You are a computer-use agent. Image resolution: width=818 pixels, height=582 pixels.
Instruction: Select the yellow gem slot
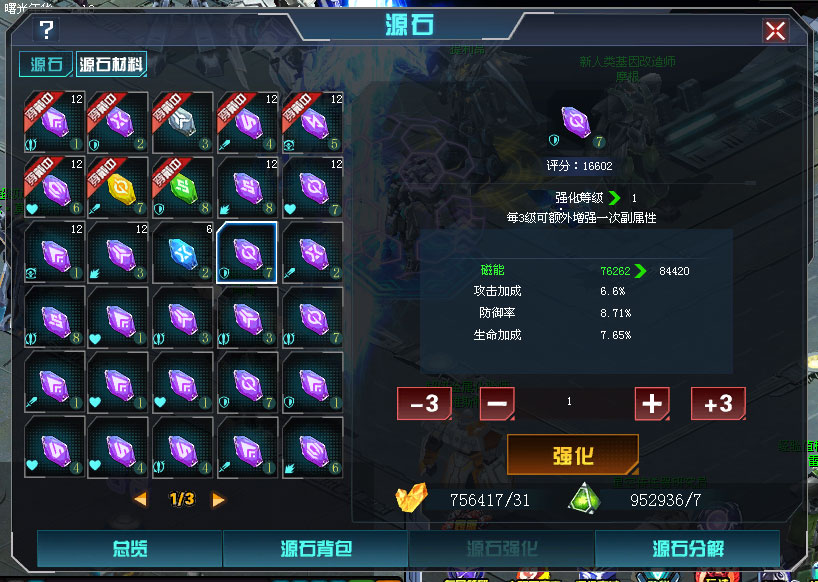[118, 187]
